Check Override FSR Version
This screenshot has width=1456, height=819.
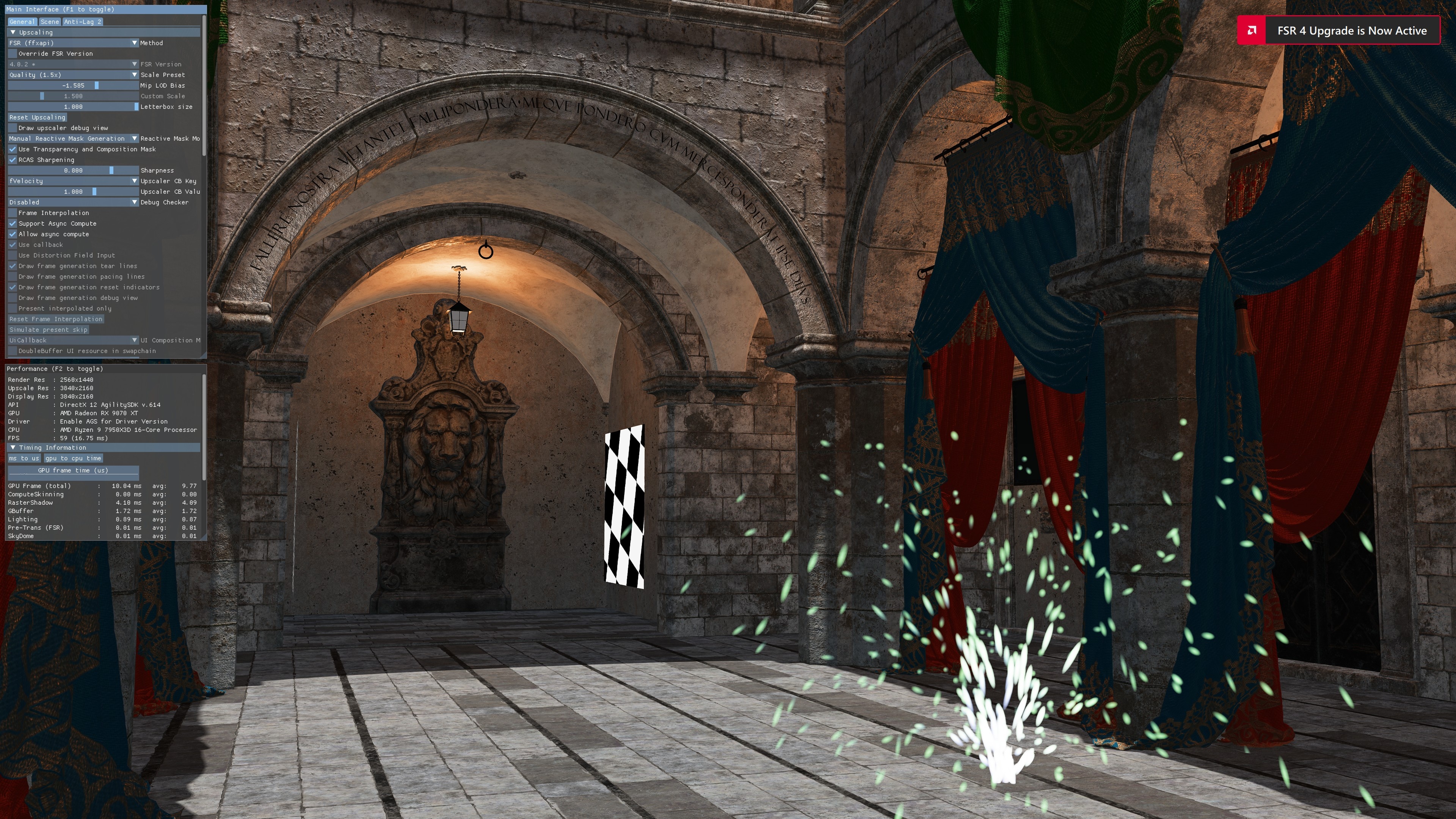click(x=13, y=53)
